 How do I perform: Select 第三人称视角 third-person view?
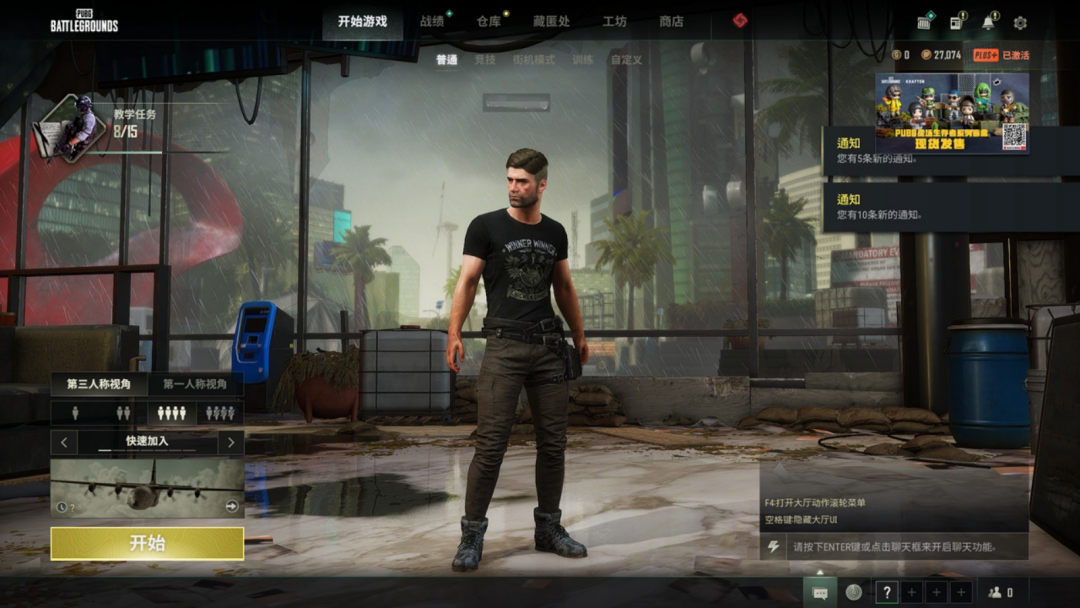point(99,384)
